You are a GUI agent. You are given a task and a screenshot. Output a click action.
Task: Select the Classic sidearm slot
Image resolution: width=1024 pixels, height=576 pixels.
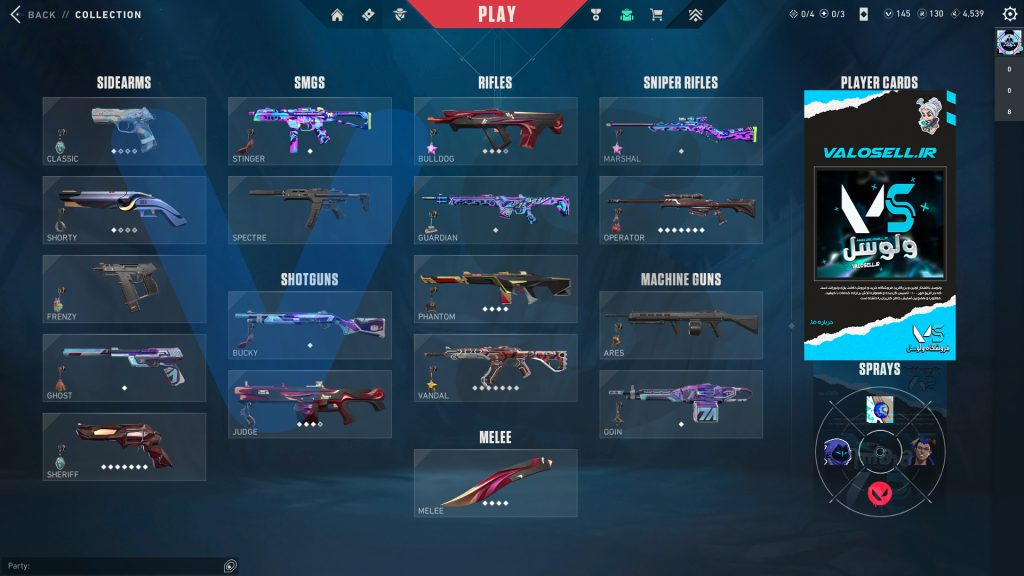point(124,131)
